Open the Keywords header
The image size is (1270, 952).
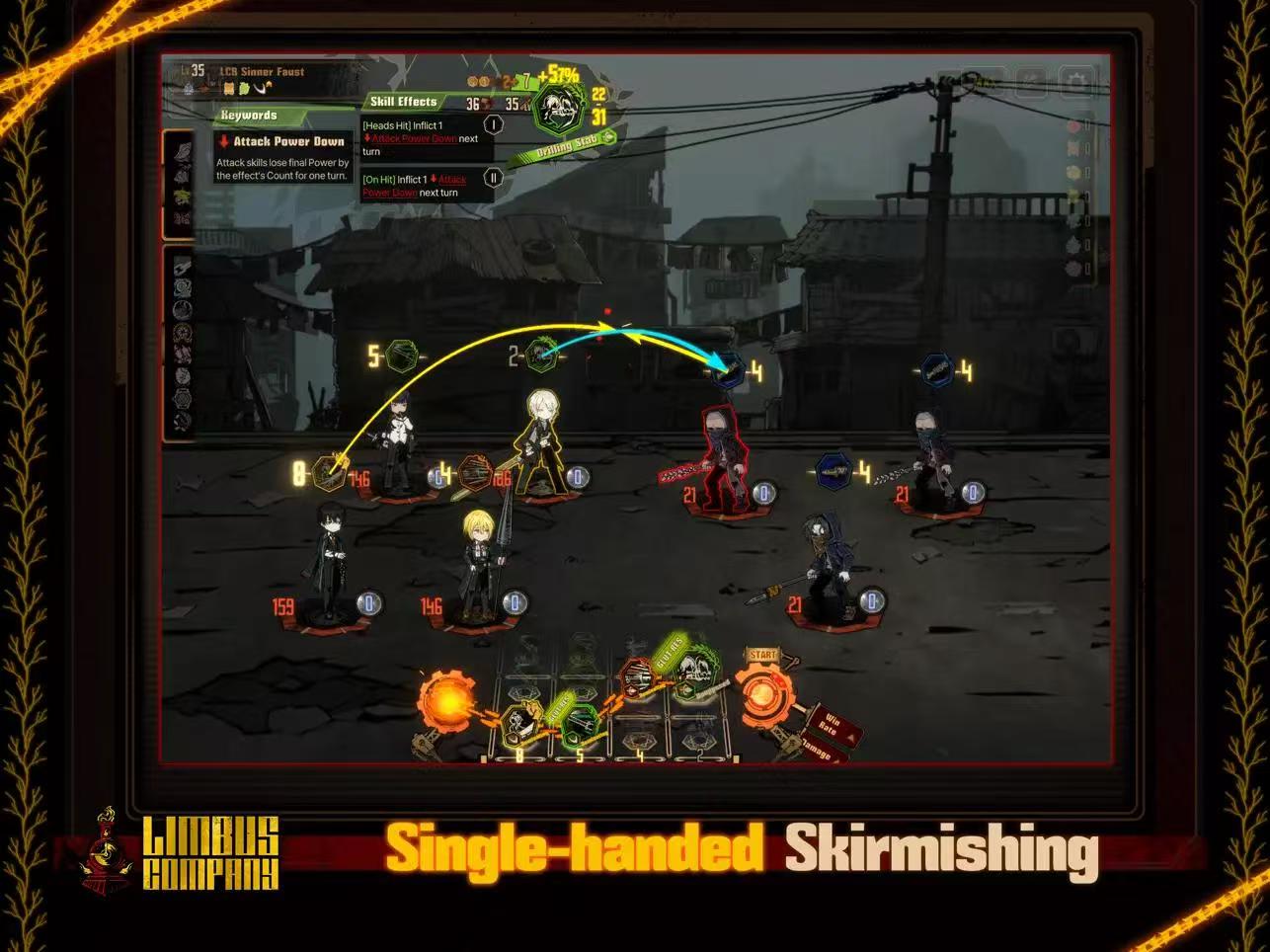tap(250, 116)
